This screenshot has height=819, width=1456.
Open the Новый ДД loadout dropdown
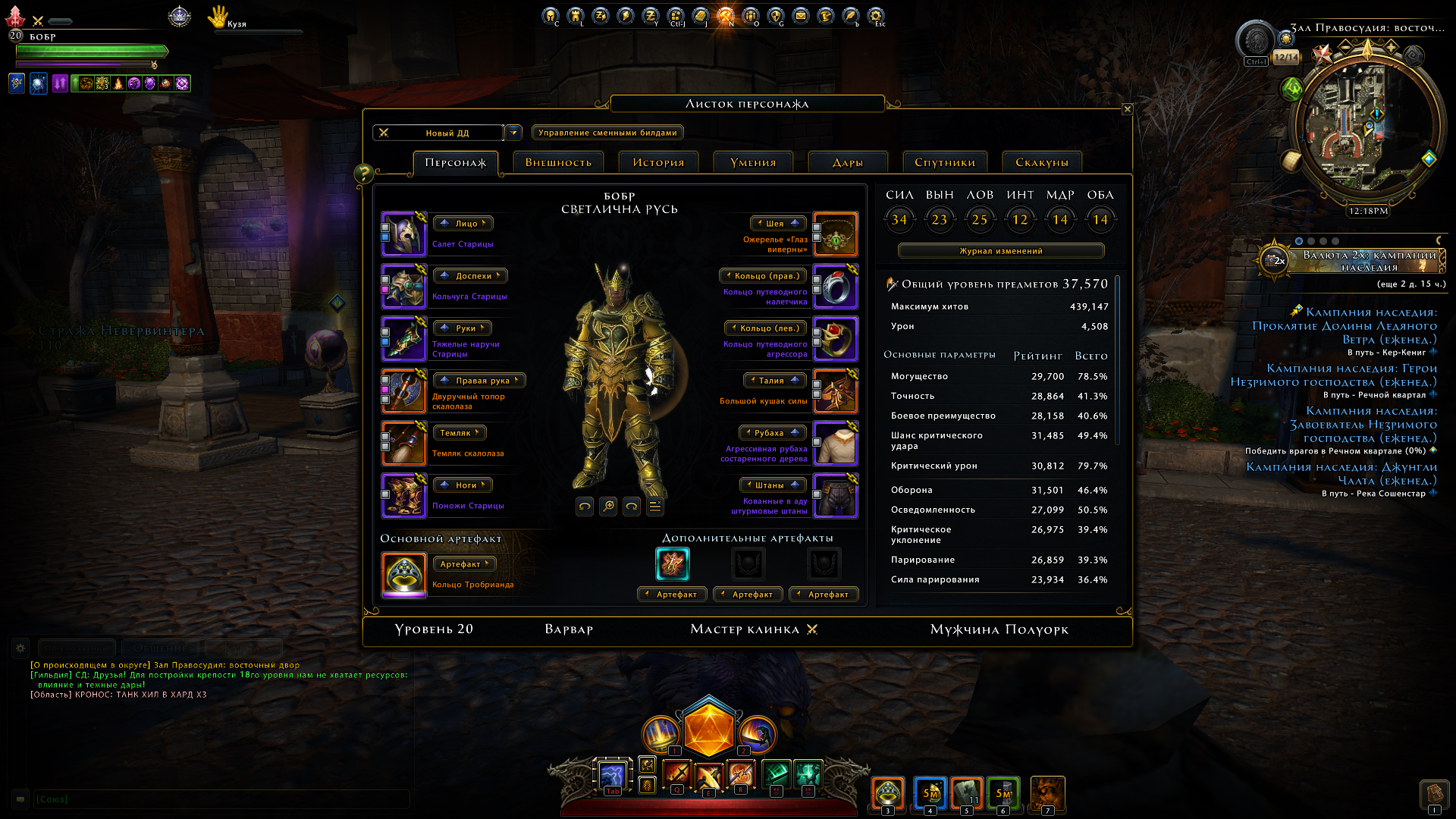[513, 133]
